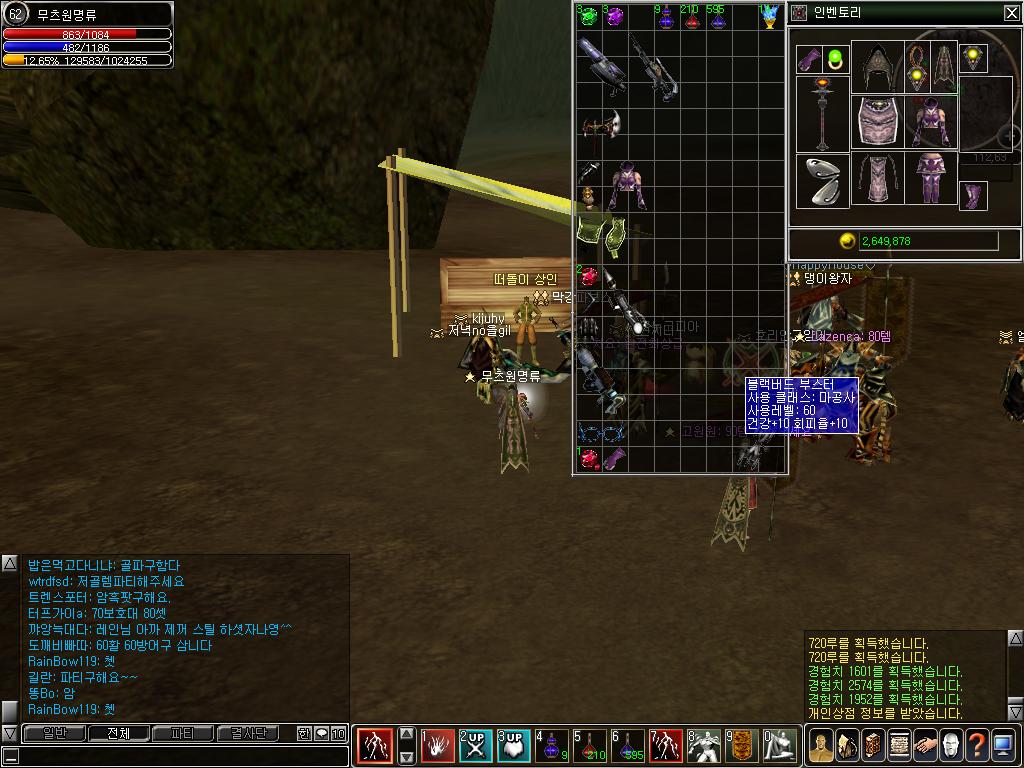
Task: Switch to the 전체 chat tab
Action: (x=118, y=733)
